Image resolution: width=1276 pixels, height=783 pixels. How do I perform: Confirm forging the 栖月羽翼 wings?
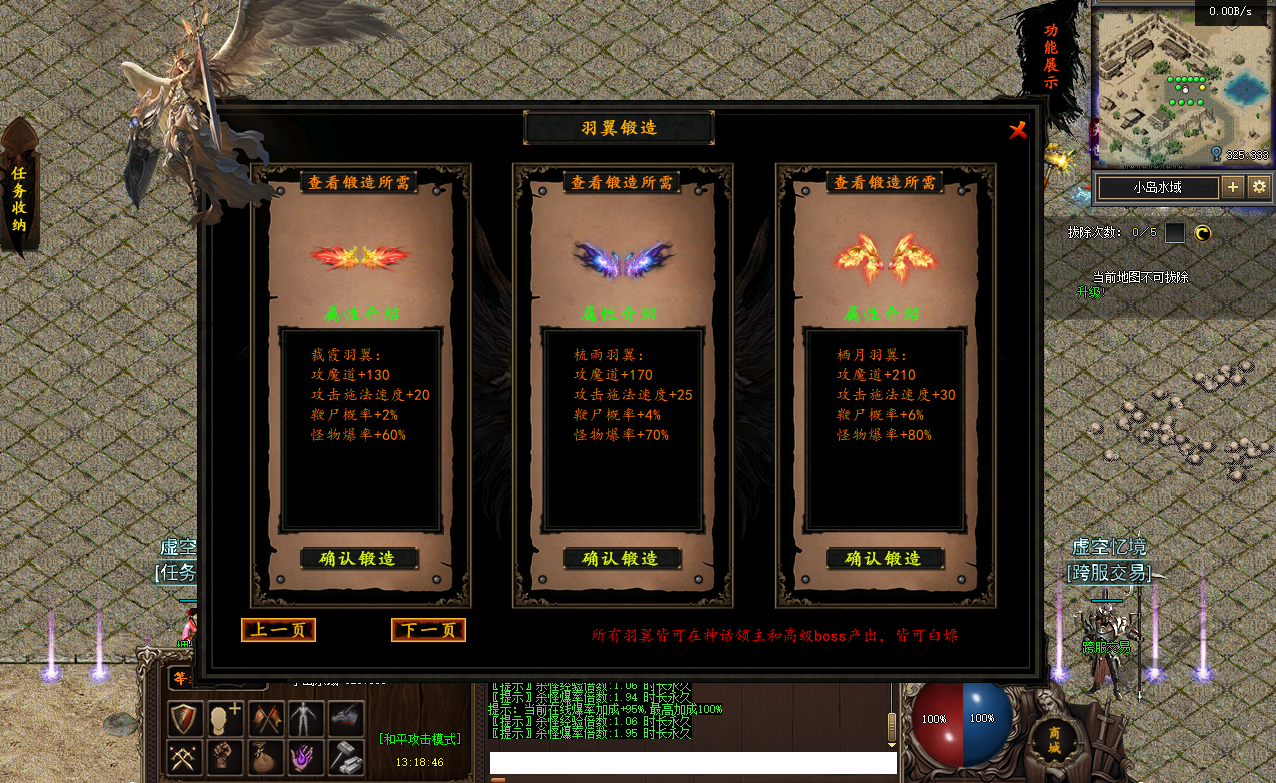point(885,558)
